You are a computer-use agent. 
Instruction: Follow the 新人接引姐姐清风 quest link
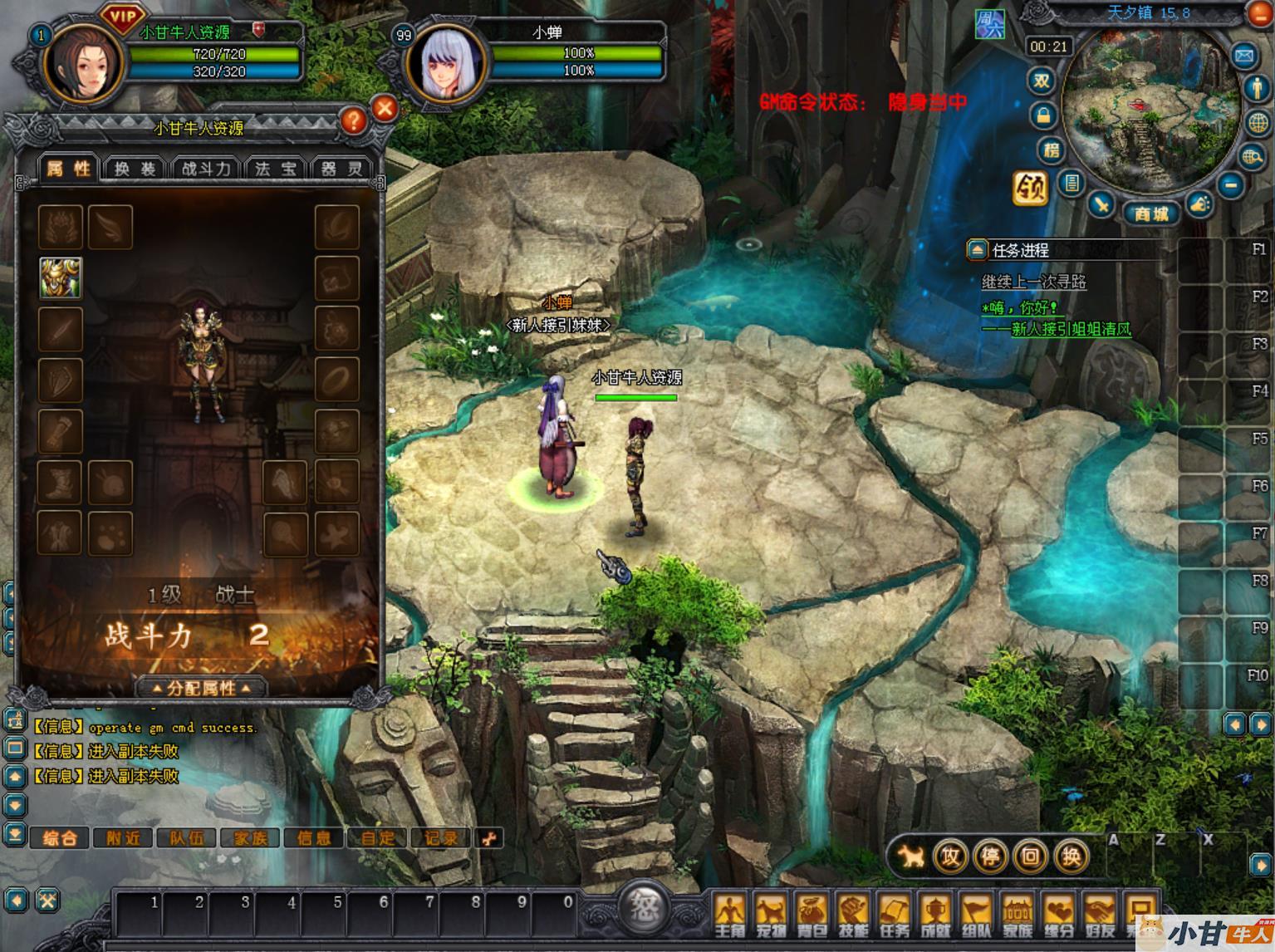[1071, 329]
